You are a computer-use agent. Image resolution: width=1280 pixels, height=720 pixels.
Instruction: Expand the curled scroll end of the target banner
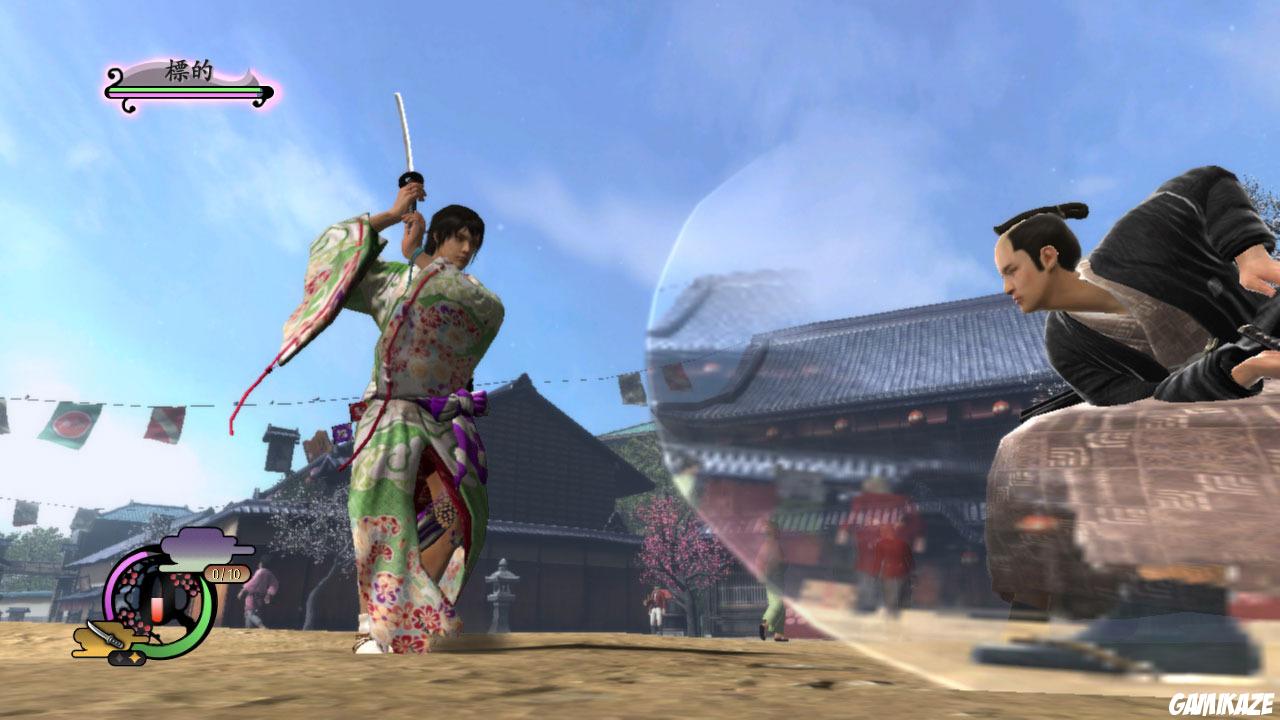112,74
